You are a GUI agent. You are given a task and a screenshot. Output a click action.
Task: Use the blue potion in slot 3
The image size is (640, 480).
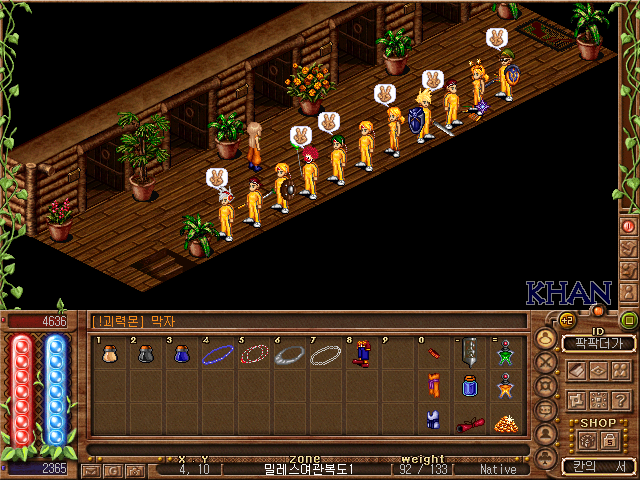pyautogui.click(x=180, y=354)
